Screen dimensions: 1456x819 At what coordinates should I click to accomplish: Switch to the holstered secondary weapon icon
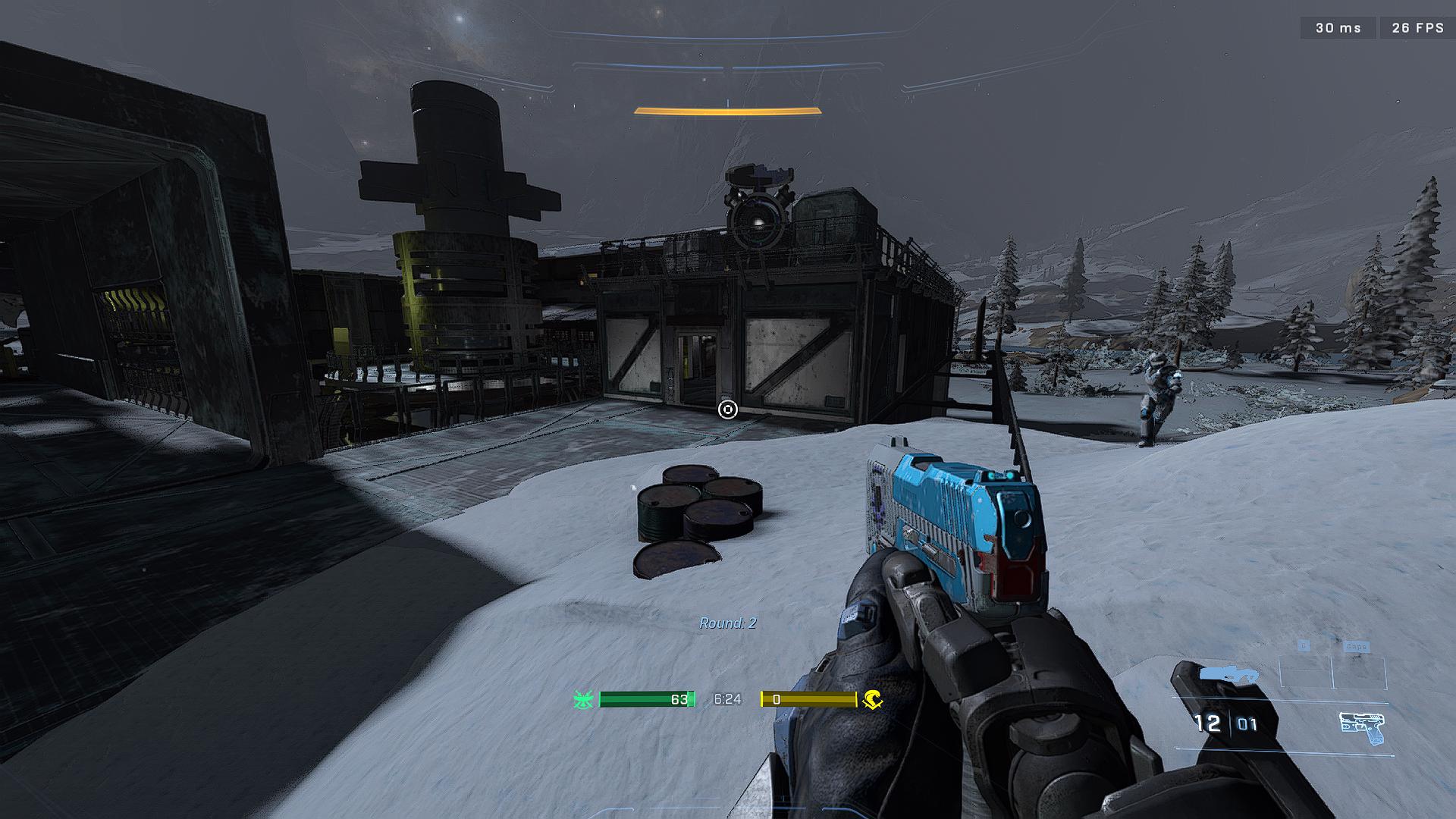click(1228, 674)
